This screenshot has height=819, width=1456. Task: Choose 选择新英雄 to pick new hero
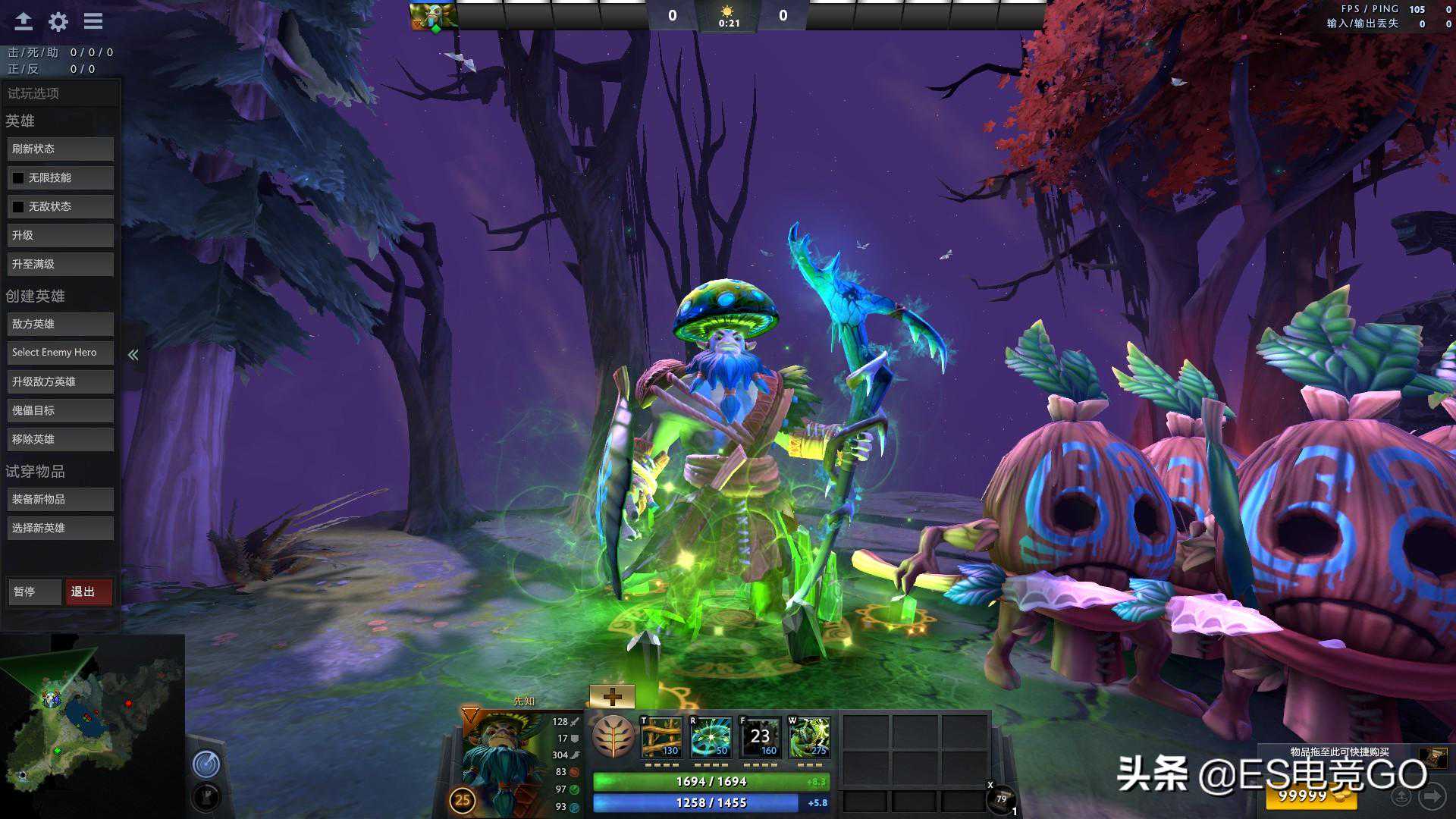coord(60,528)
